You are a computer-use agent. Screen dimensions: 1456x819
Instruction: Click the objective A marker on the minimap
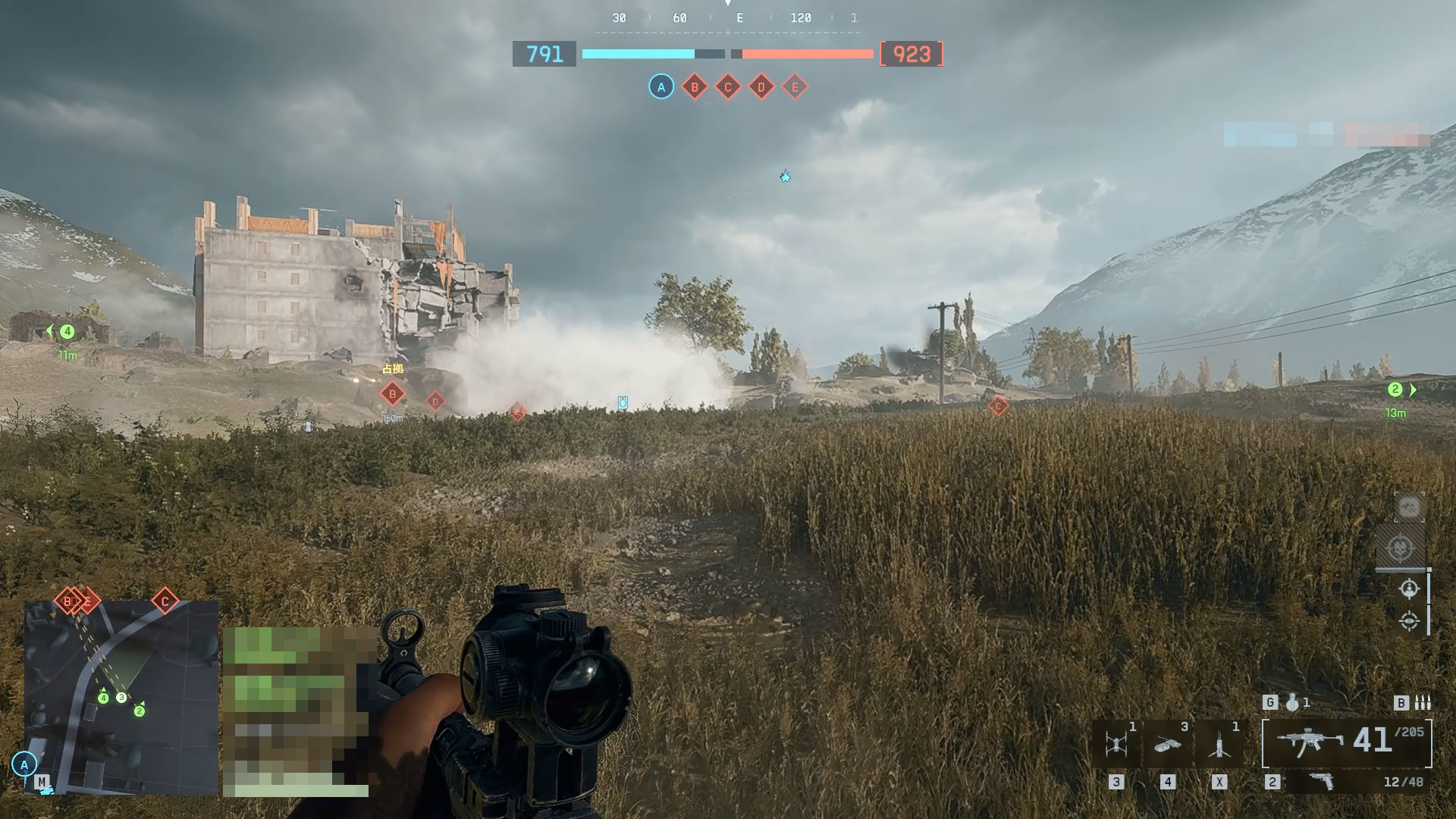24,764
